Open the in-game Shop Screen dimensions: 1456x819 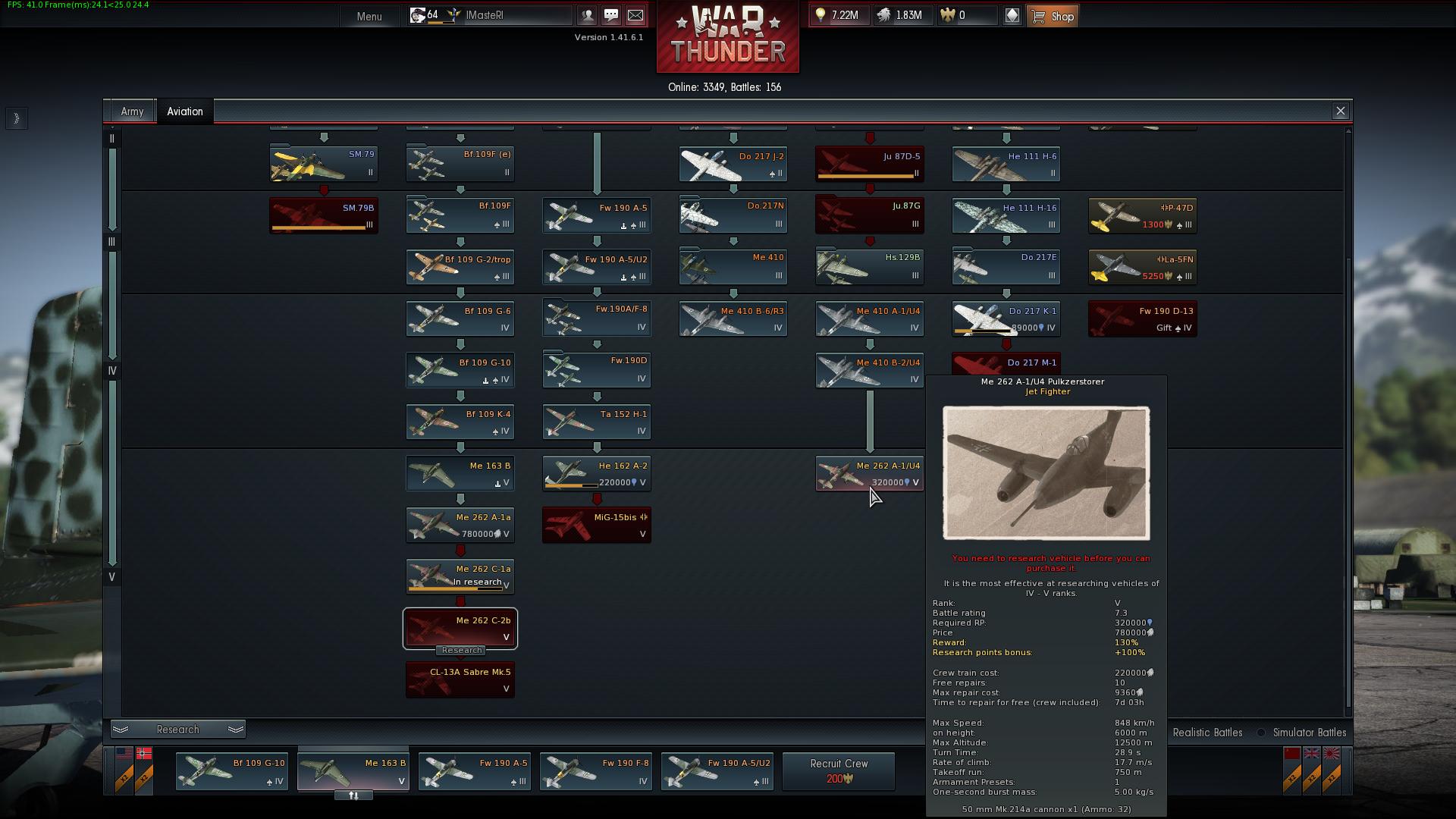point(1053,15)
